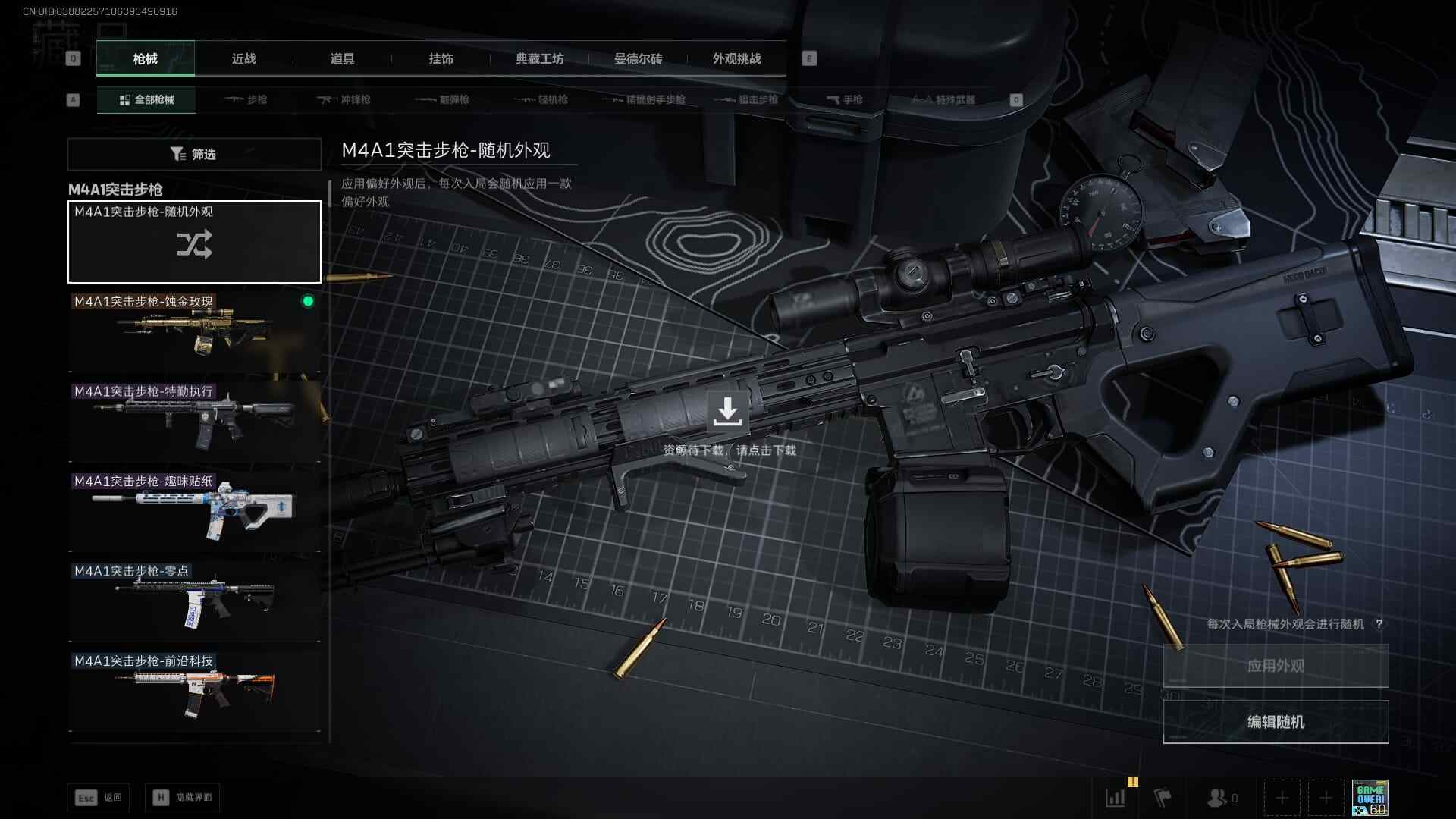Switch to the 近战 melee tab
1456x819 pixels.
(x=243, y=59)
